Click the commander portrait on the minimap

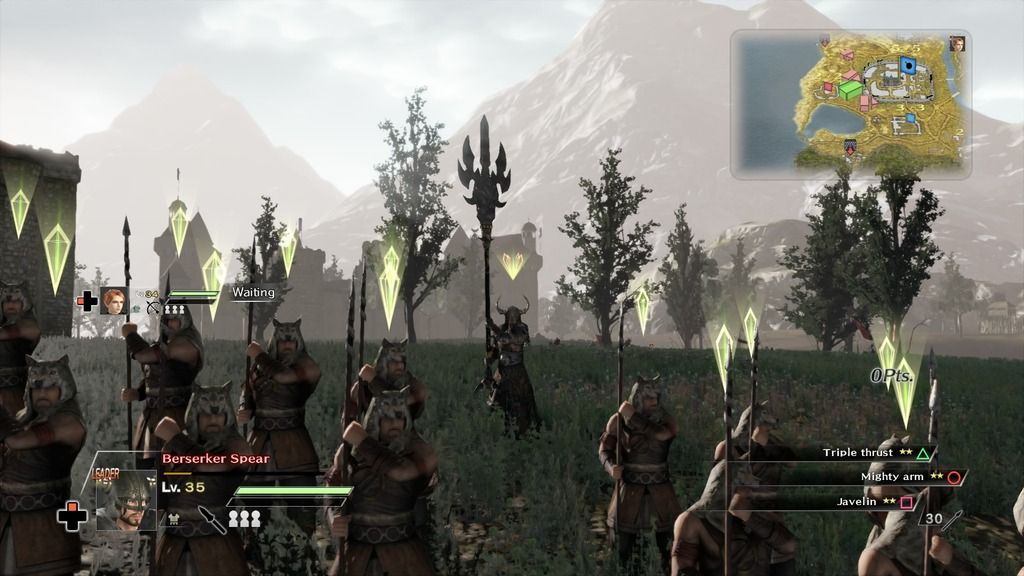pos(957,44)
